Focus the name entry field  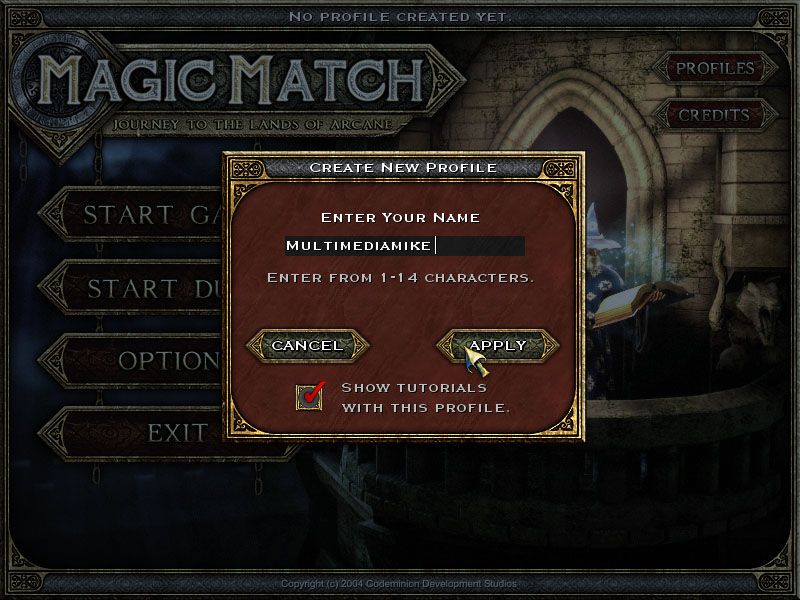click(x=404, y=246)
